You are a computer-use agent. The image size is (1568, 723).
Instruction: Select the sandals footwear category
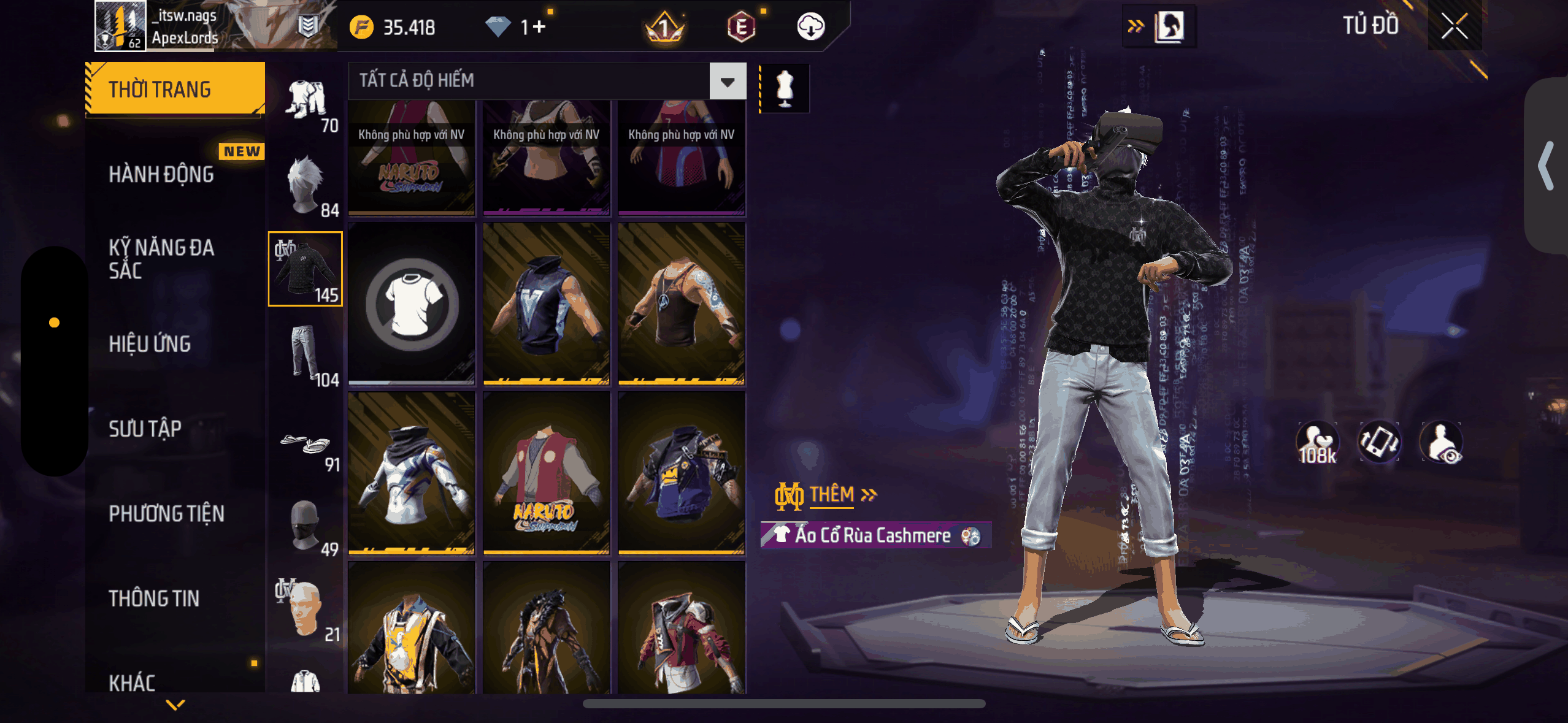[x=306, y=445]
